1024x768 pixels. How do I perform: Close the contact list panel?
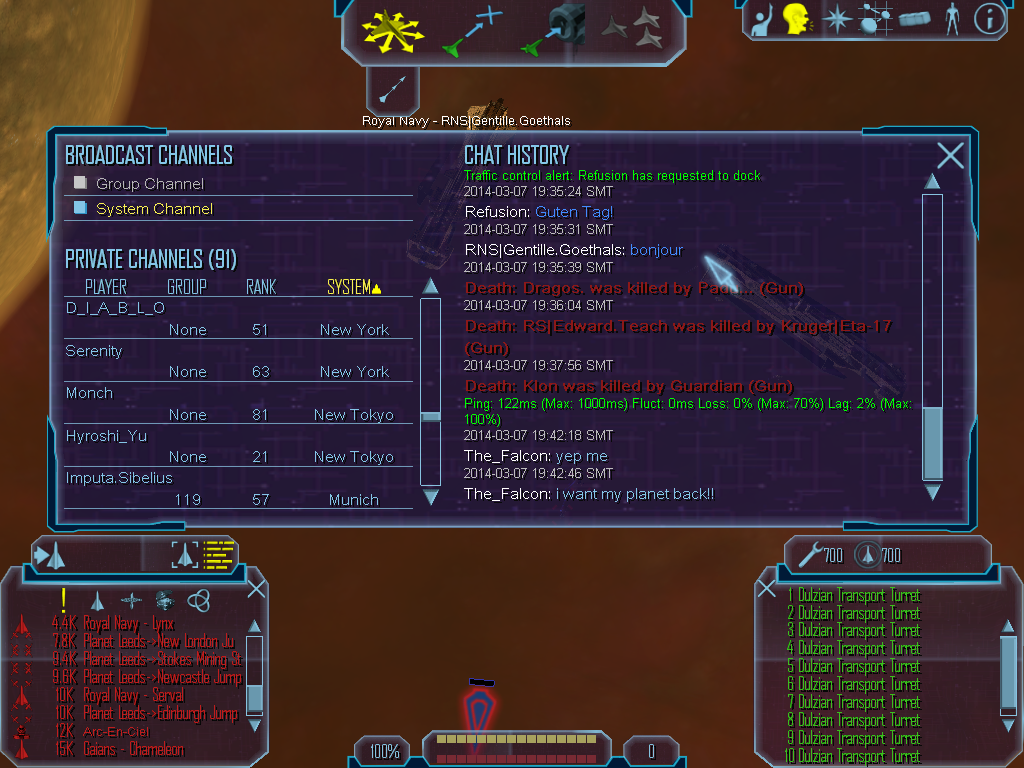(256, 588)
